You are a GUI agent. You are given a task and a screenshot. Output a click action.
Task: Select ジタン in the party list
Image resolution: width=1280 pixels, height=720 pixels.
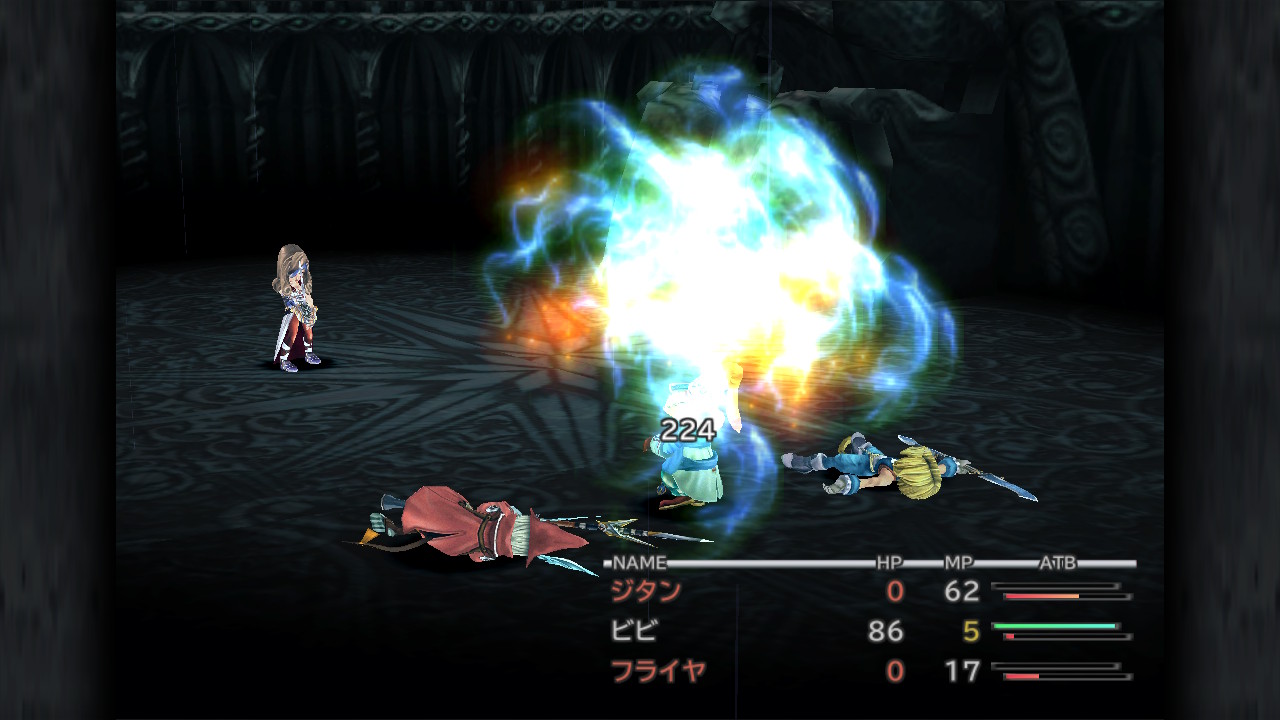tap(645, 591)
